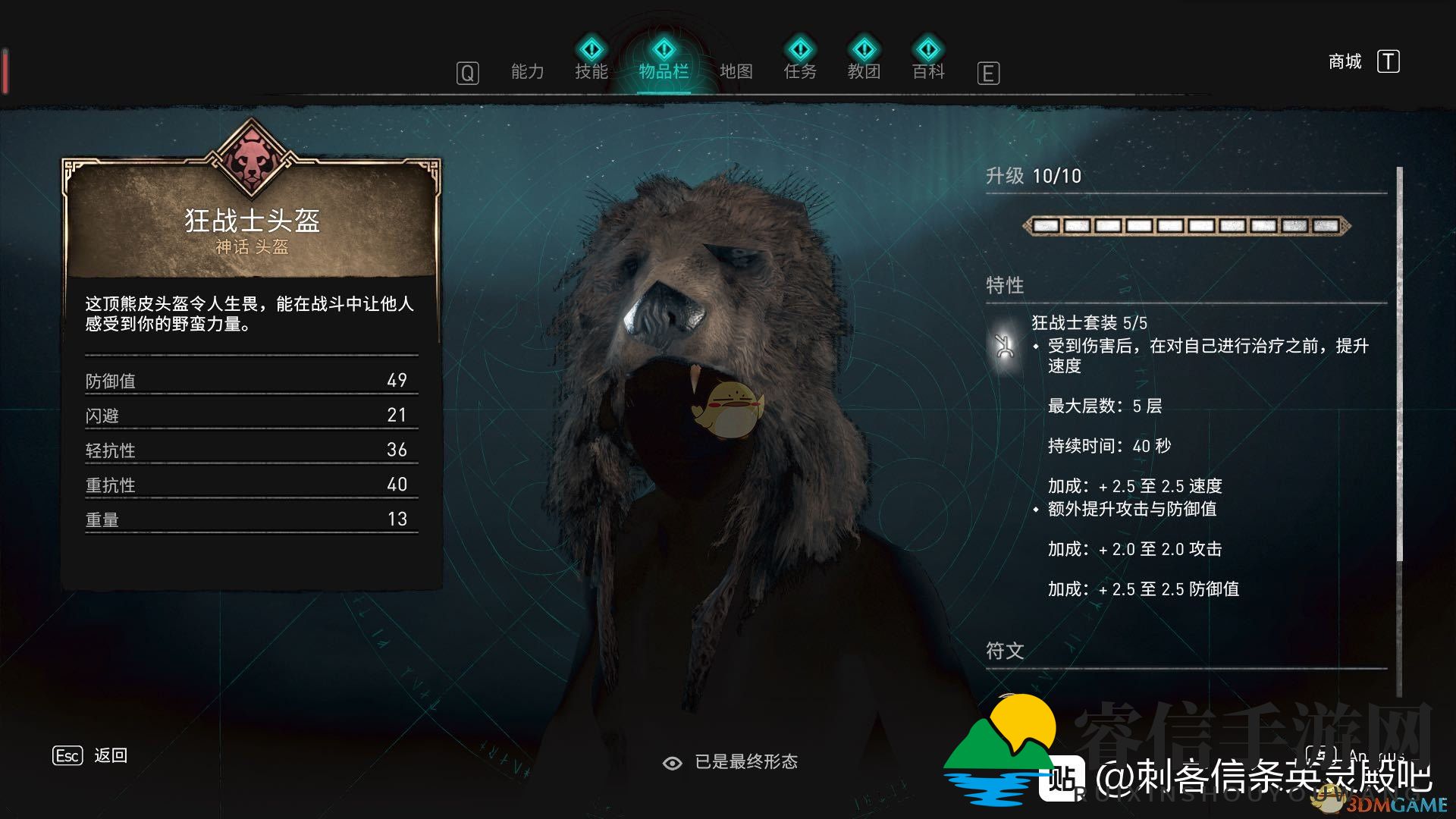Open the 任务 quests tab

coord(800,71)
